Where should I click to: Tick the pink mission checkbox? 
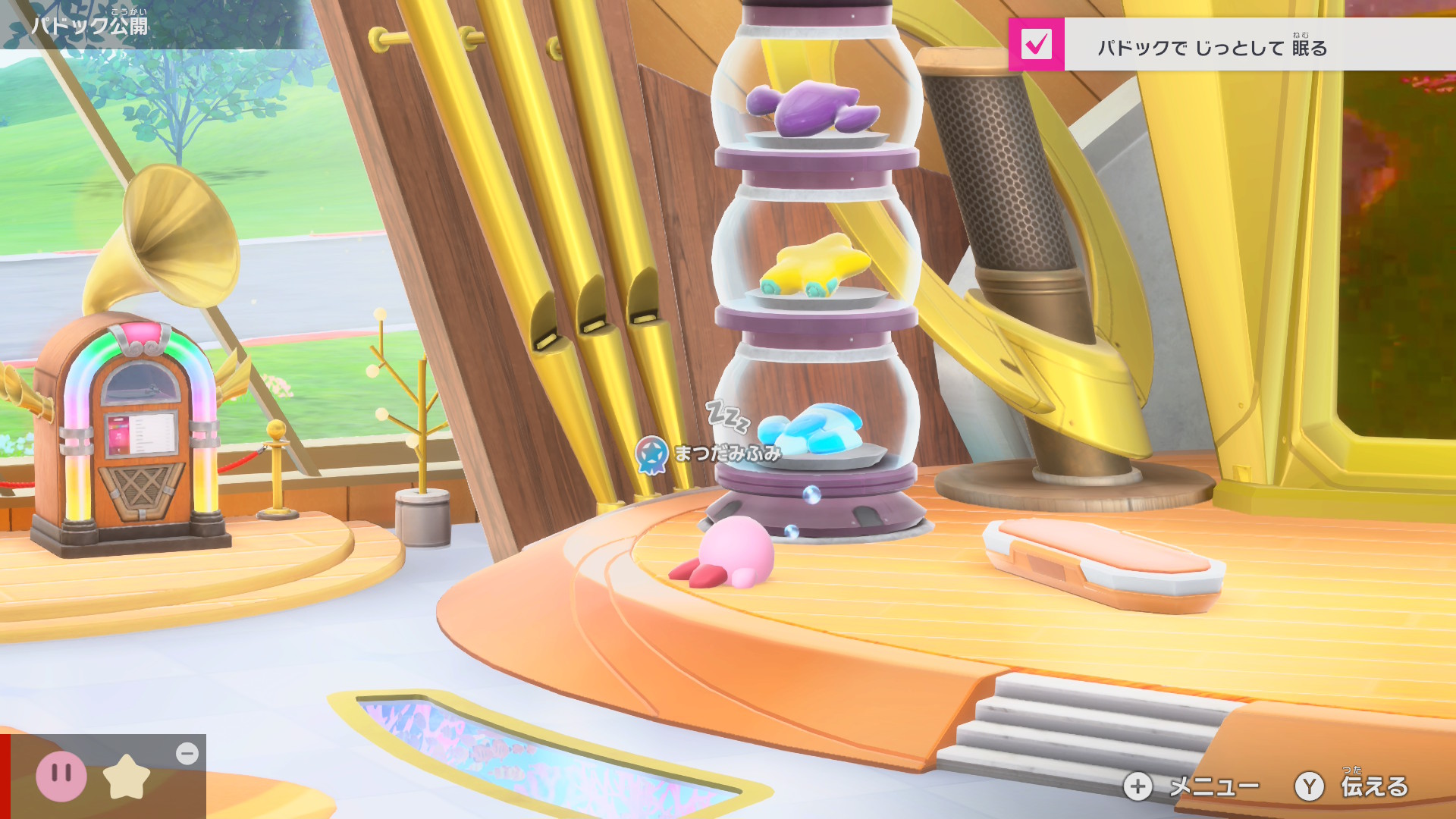tap(1036, 45)
